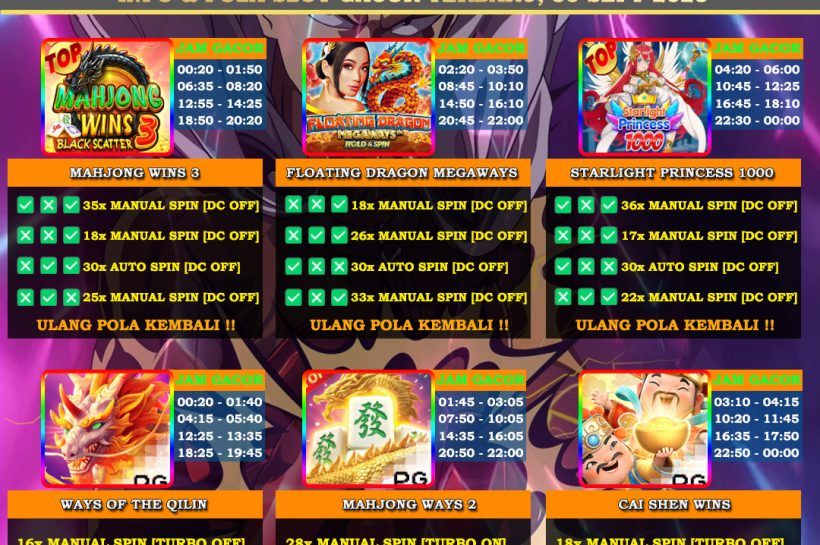Click the Ways of the Qilin title banner
Screen dimensions: 820x545
click(x=135, y=505)
